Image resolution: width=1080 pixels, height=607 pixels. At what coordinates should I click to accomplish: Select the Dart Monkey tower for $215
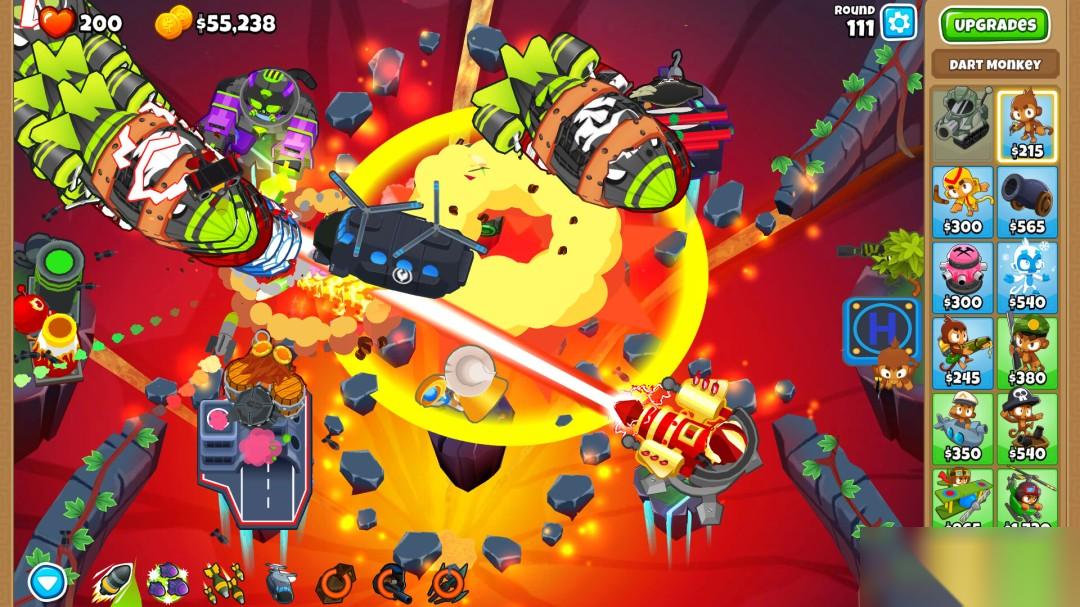tap(1026, 125)
